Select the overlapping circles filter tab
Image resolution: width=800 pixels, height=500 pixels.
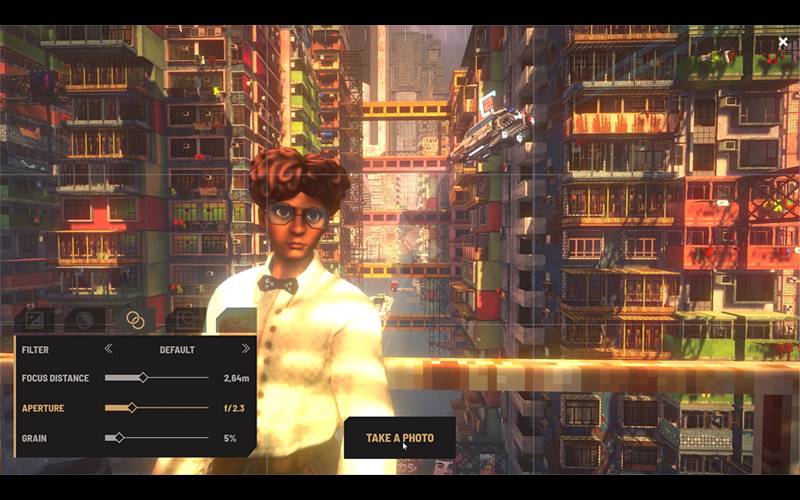point(135,320)
